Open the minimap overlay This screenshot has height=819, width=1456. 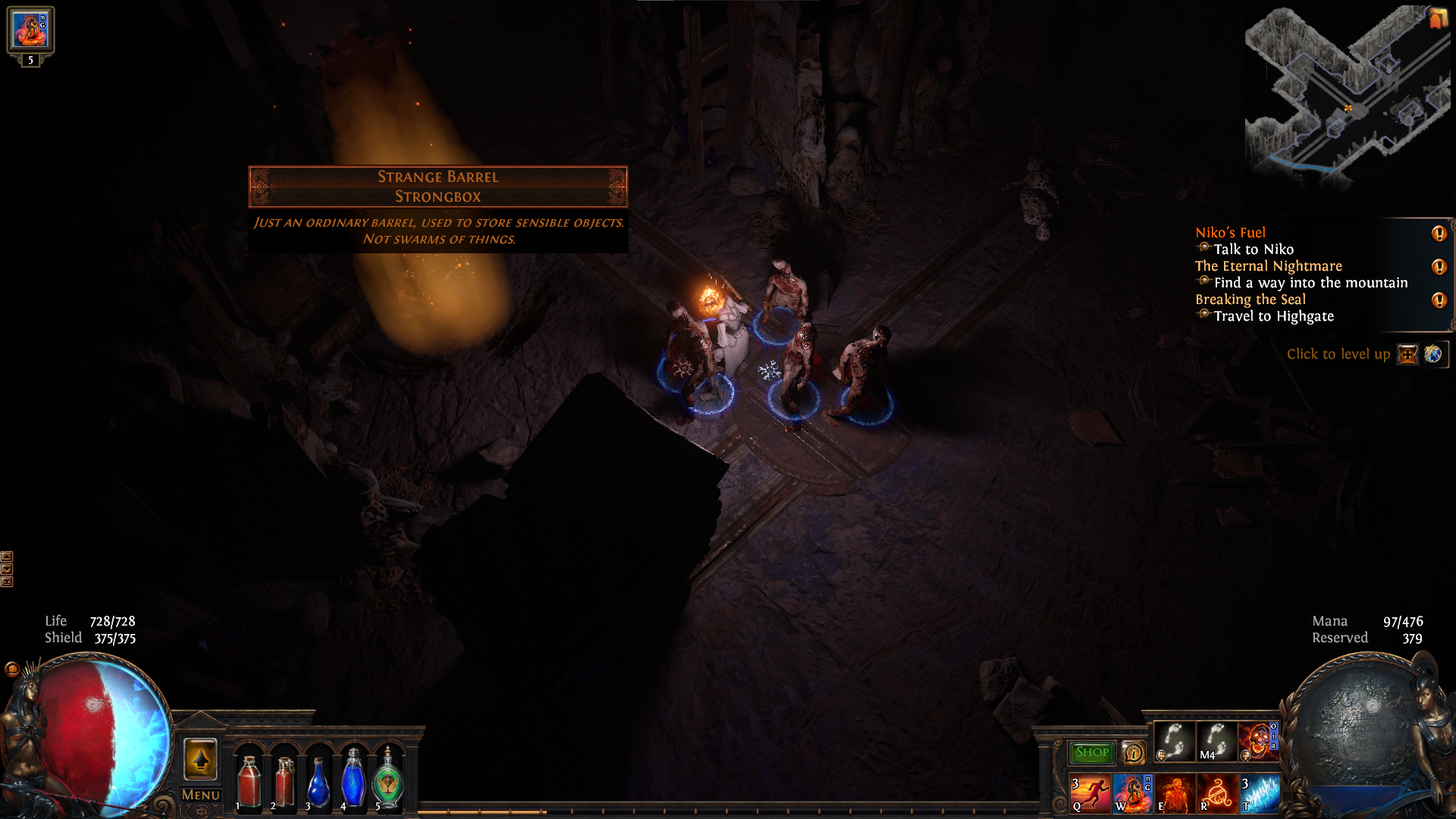coord(1347,95)
